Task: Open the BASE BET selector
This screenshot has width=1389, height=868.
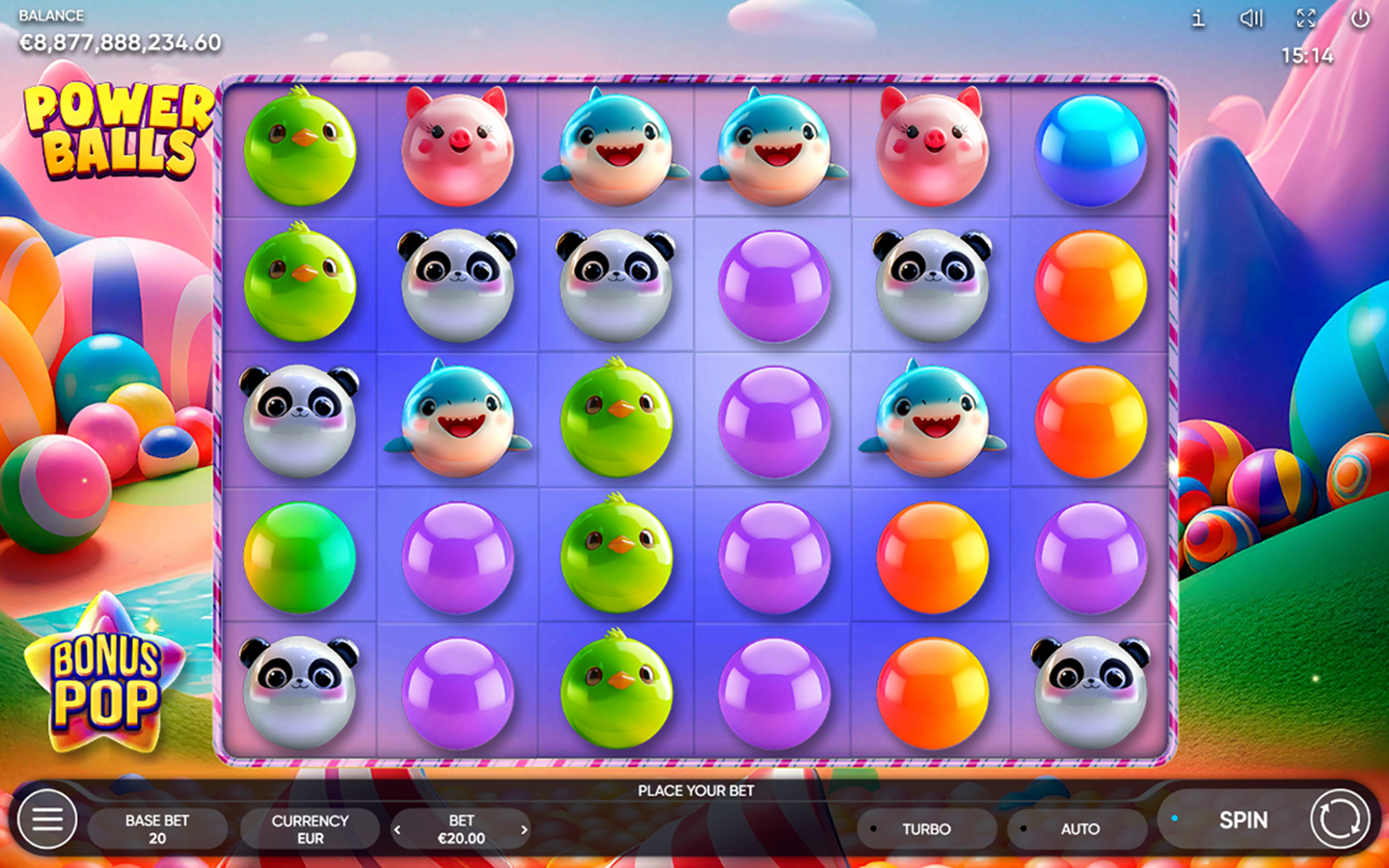Action: click(157, 828)
